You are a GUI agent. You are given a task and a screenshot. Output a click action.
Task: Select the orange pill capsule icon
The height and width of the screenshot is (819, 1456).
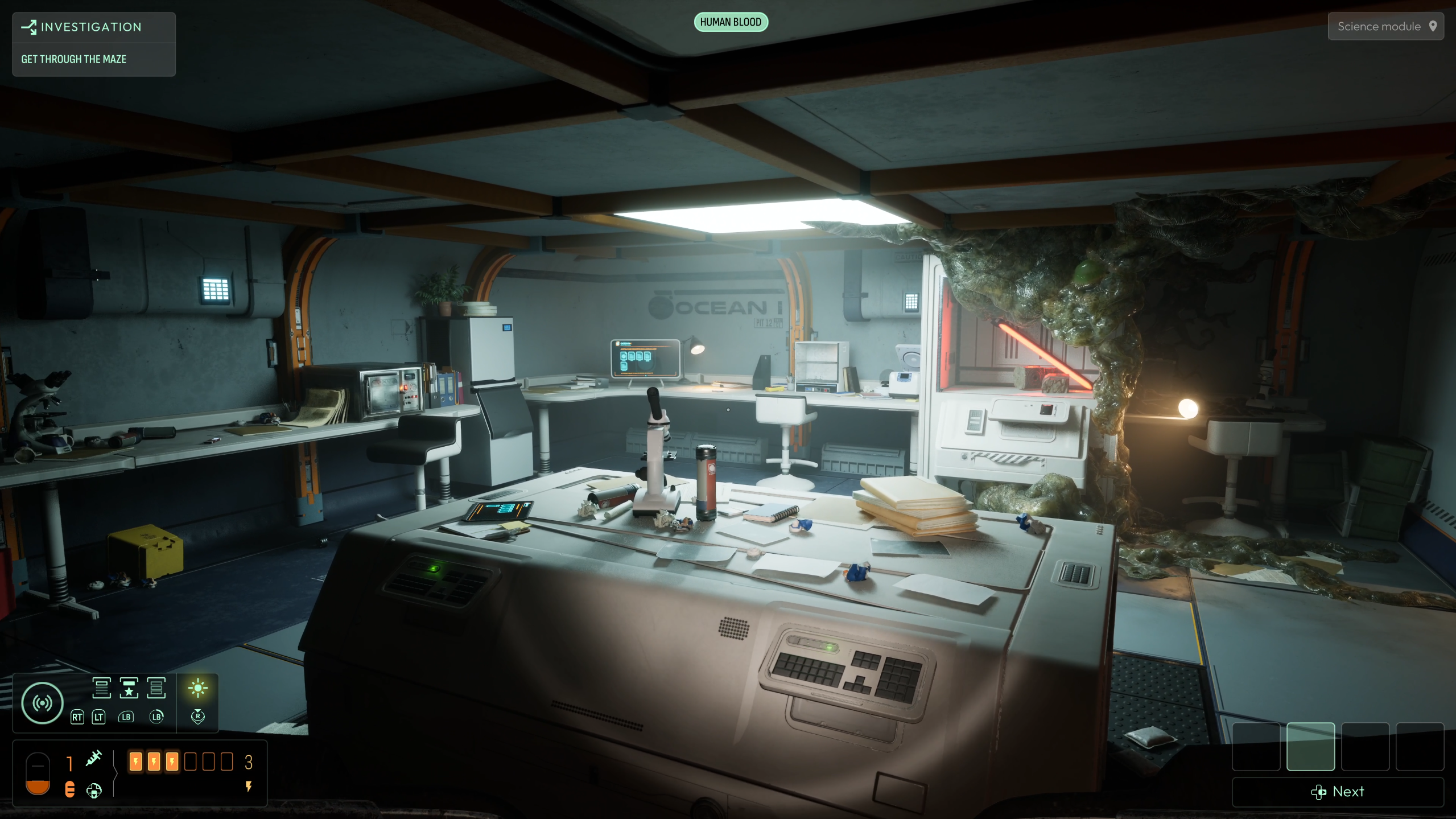point(70,789)
